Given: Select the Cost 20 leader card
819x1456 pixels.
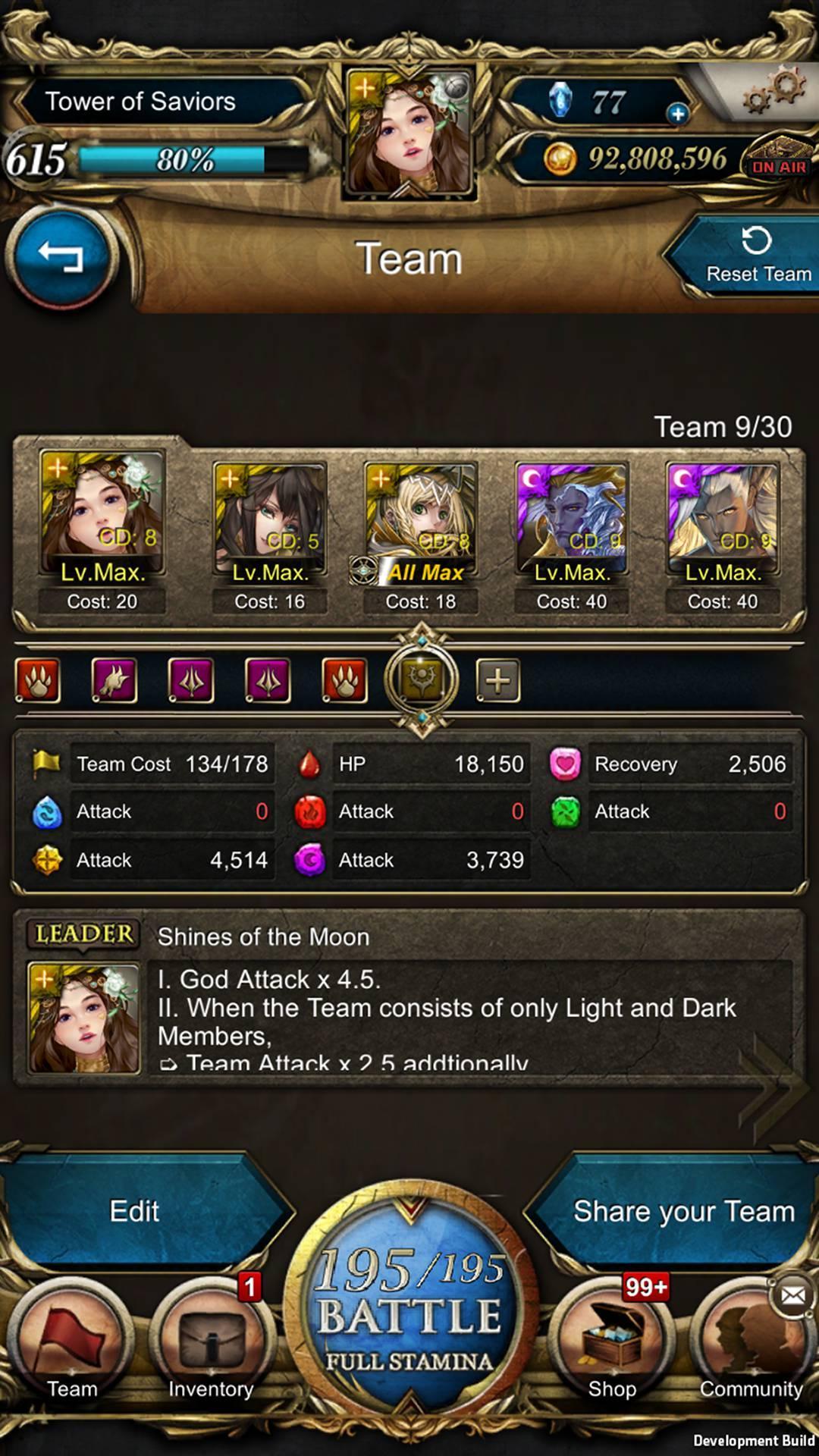Looking at the screenshot, I should [102, 531].
